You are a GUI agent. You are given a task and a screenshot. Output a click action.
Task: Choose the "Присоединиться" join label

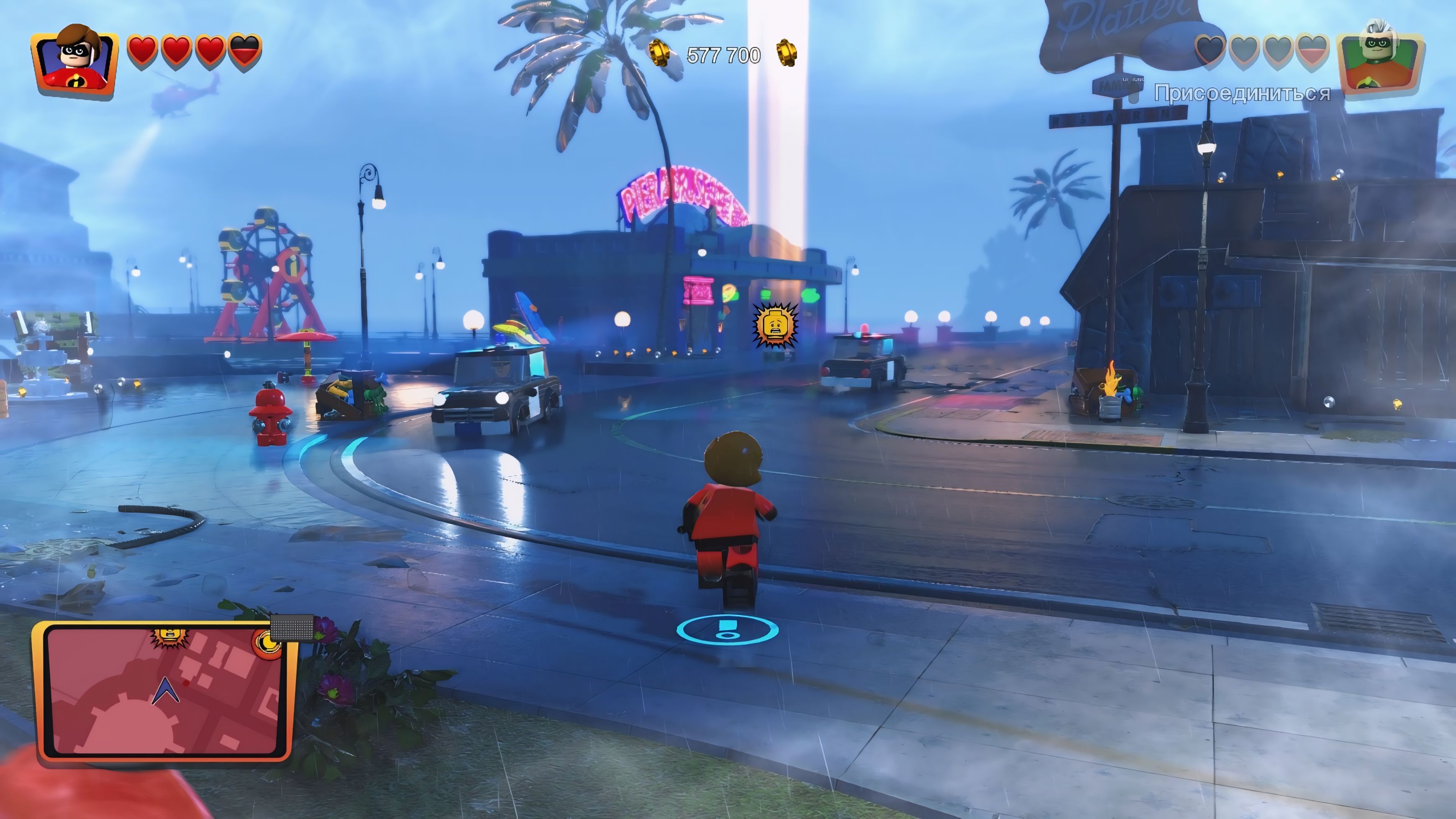coord(1242,93)
